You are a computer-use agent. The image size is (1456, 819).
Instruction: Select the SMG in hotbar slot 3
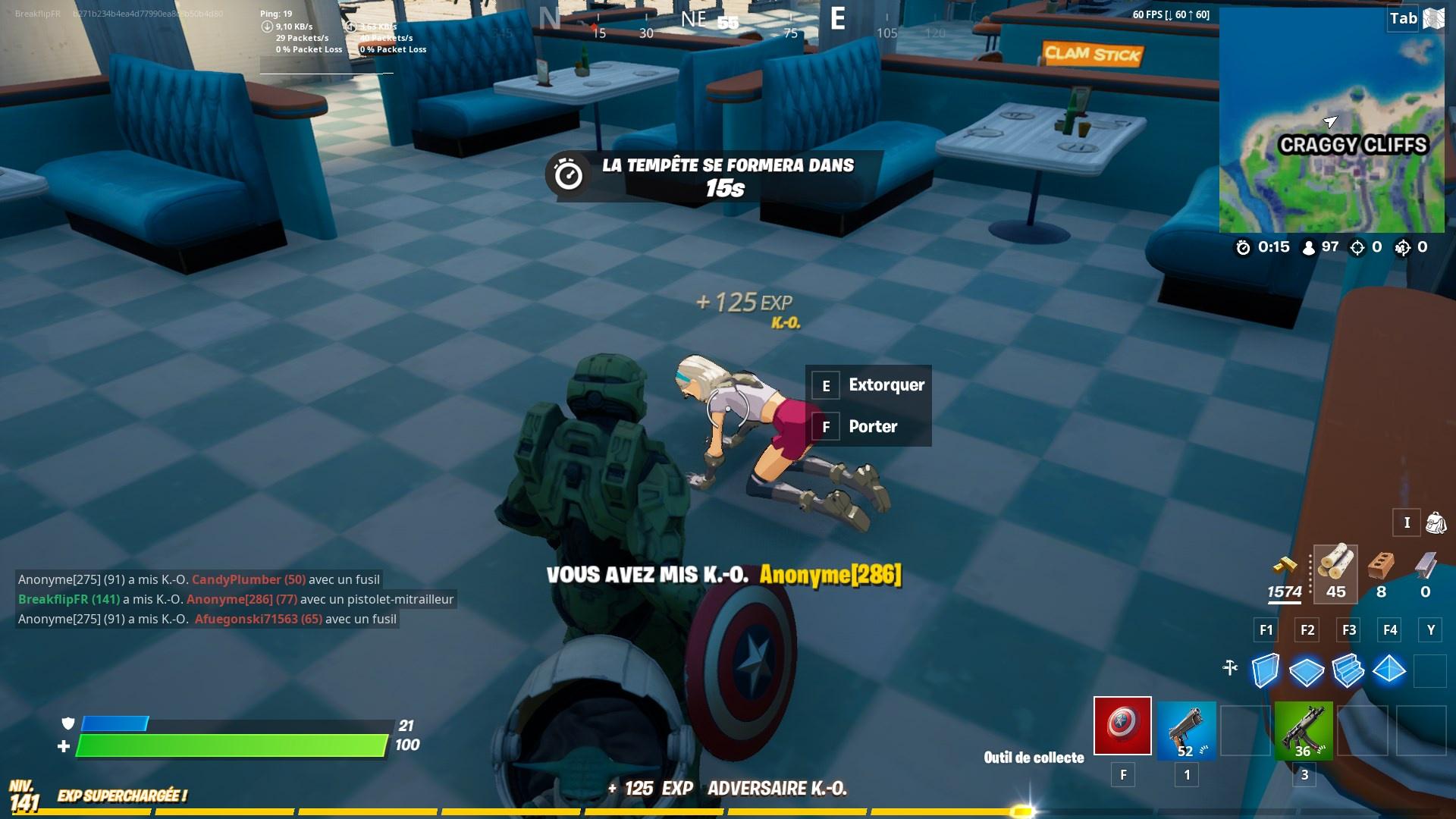(x=1304, y=730)
